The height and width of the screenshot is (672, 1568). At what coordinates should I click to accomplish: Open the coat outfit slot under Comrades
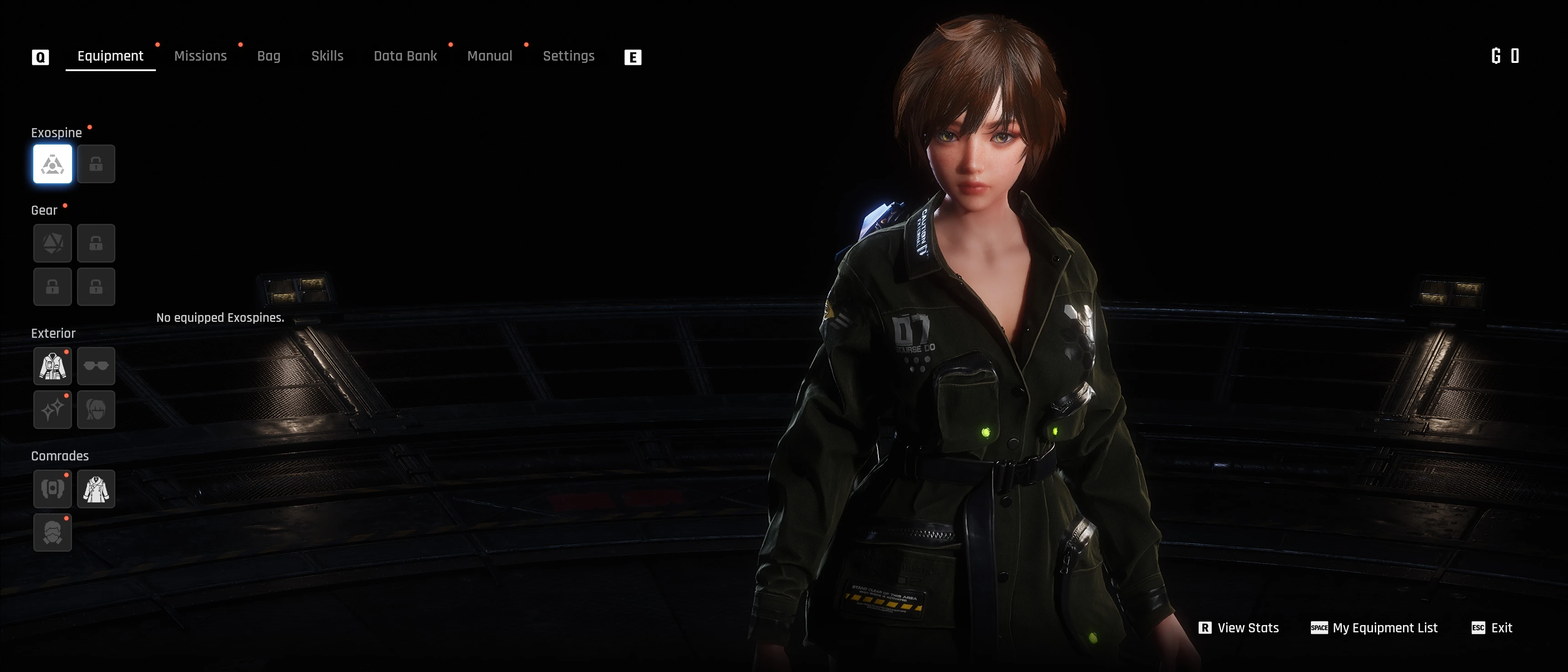pyautogui.click(x=96, y=489)
